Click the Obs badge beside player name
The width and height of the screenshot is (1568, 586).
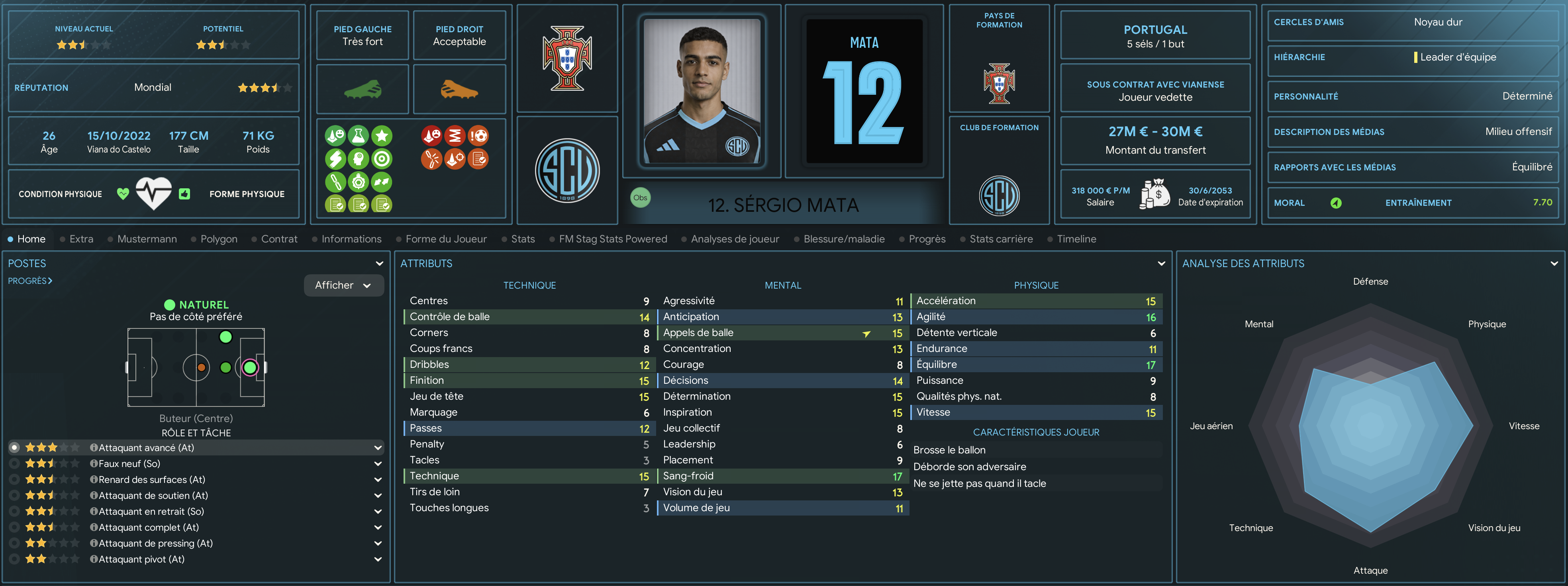point(640,198)
